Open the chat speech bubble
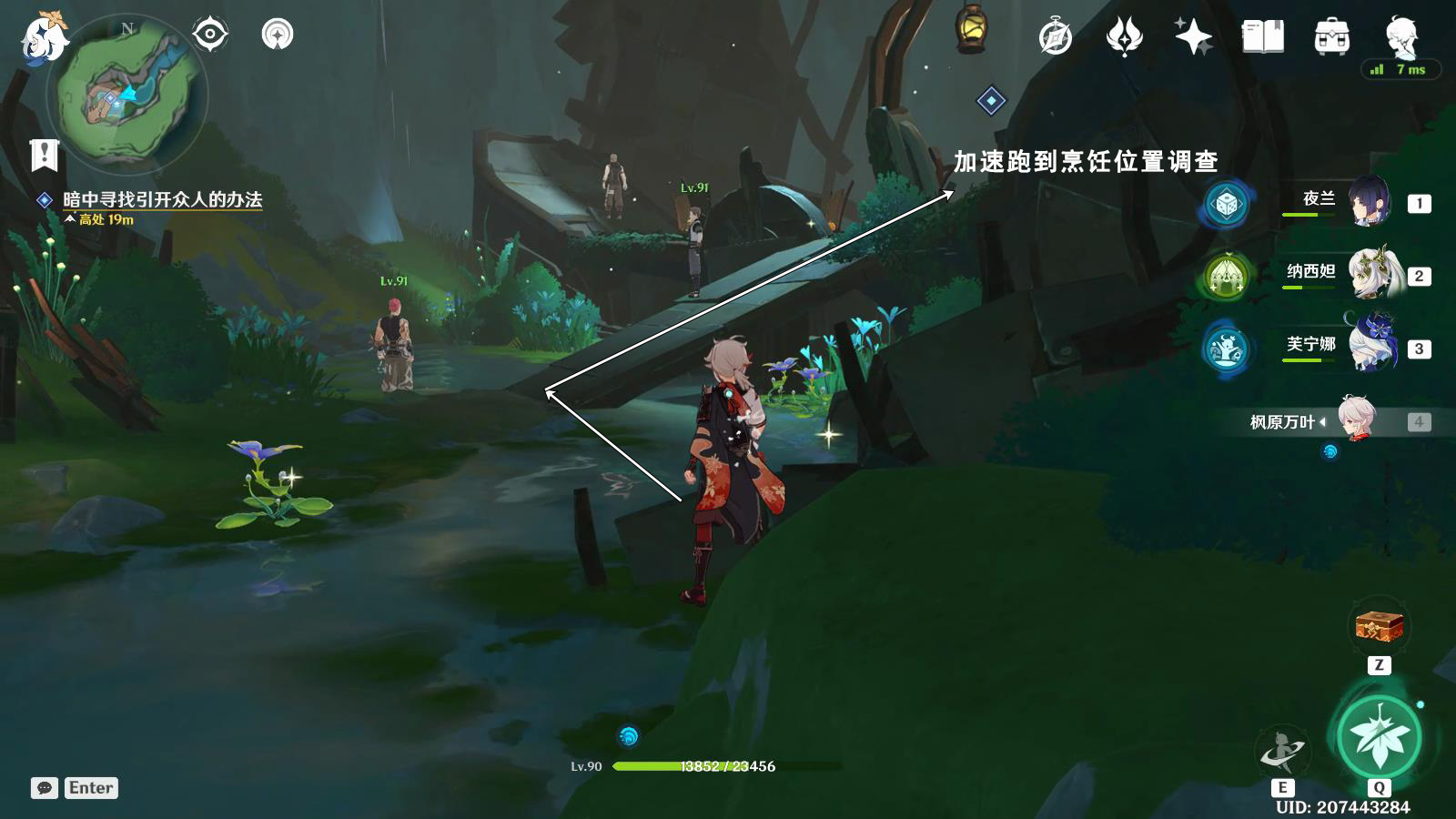The image size is (1456, 819). click(44, 788)
